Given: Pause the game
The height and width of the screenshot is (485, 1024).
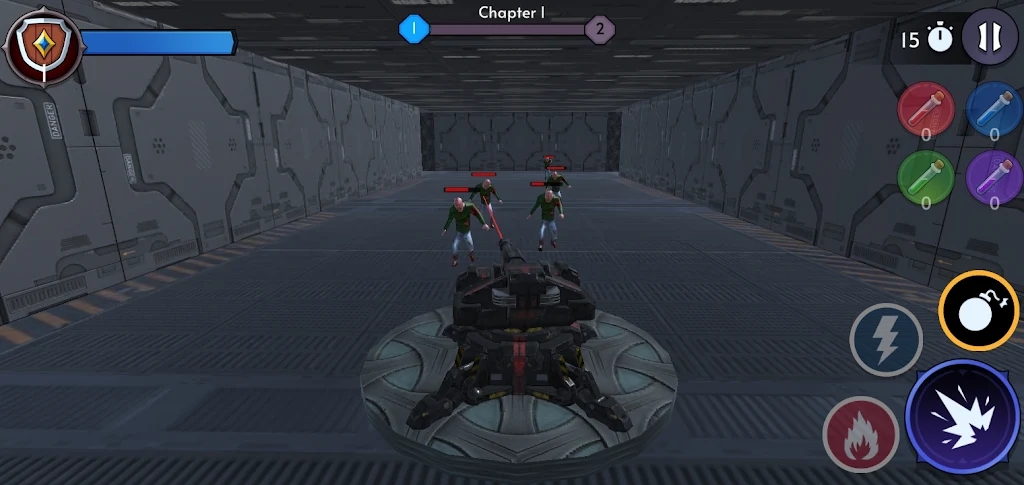Looking at the screenshot, I should pos(989,37).
